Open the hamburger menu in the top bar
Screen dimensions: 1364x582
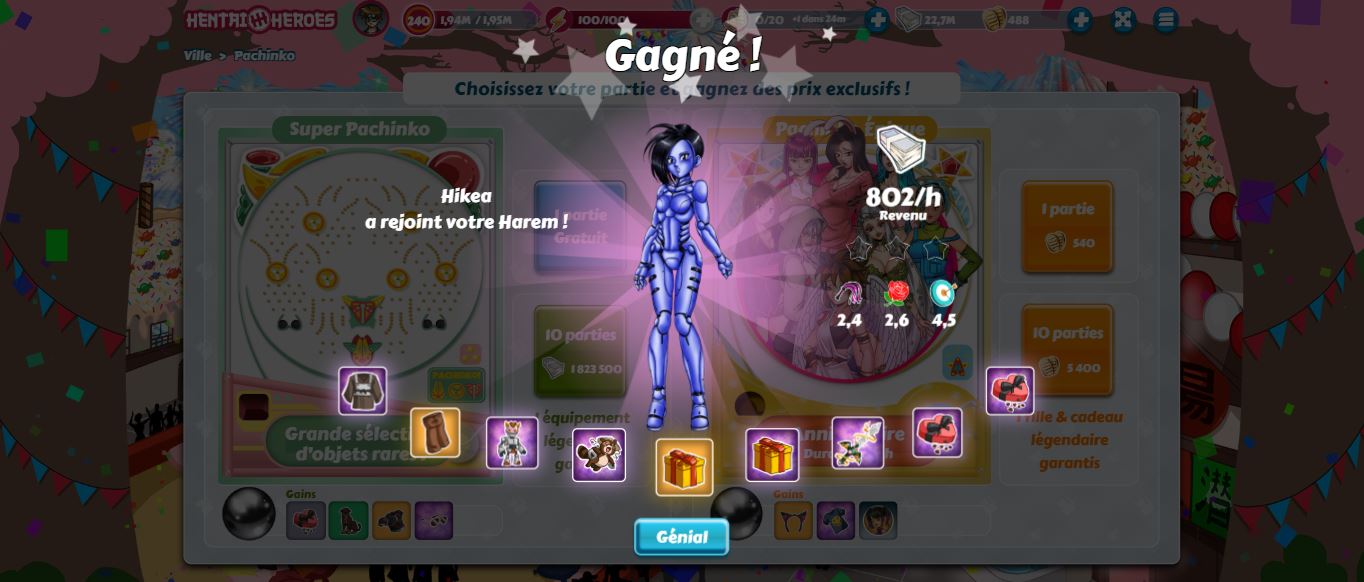pyautogui.click(x=1165, y=20)
